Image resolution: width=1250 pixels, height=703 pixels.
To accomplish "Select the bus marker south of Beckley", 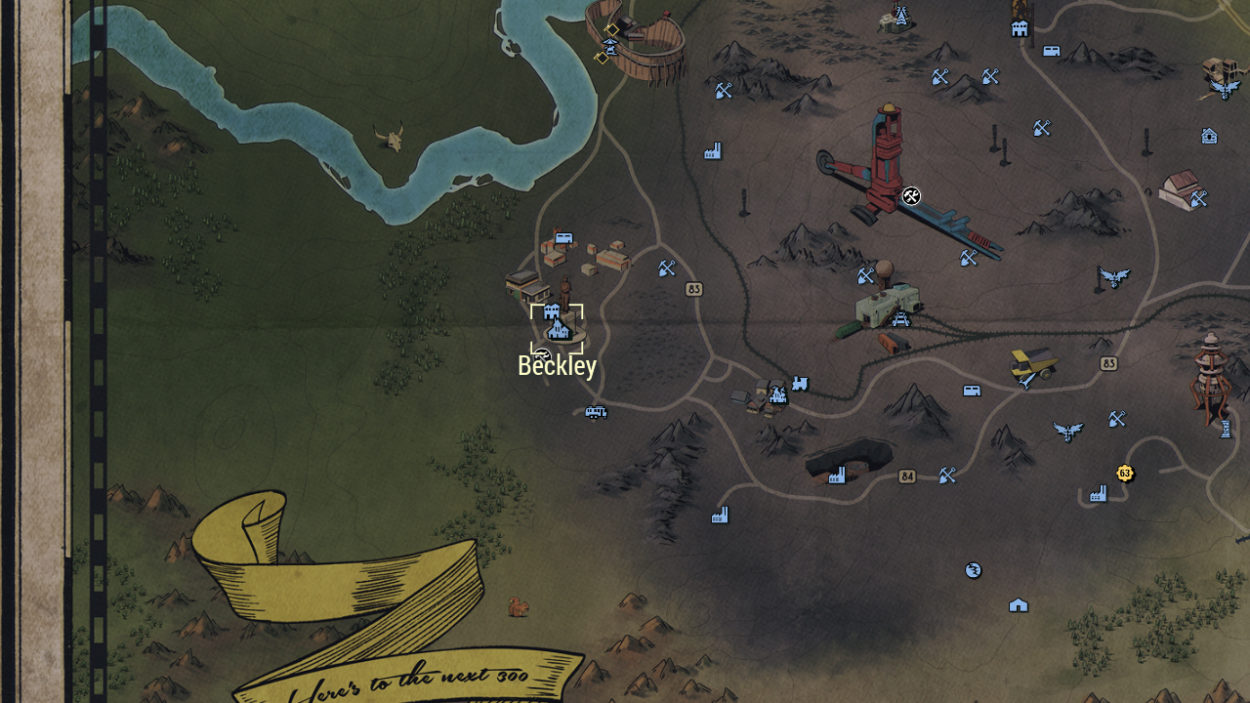I will tap(595, 411).
